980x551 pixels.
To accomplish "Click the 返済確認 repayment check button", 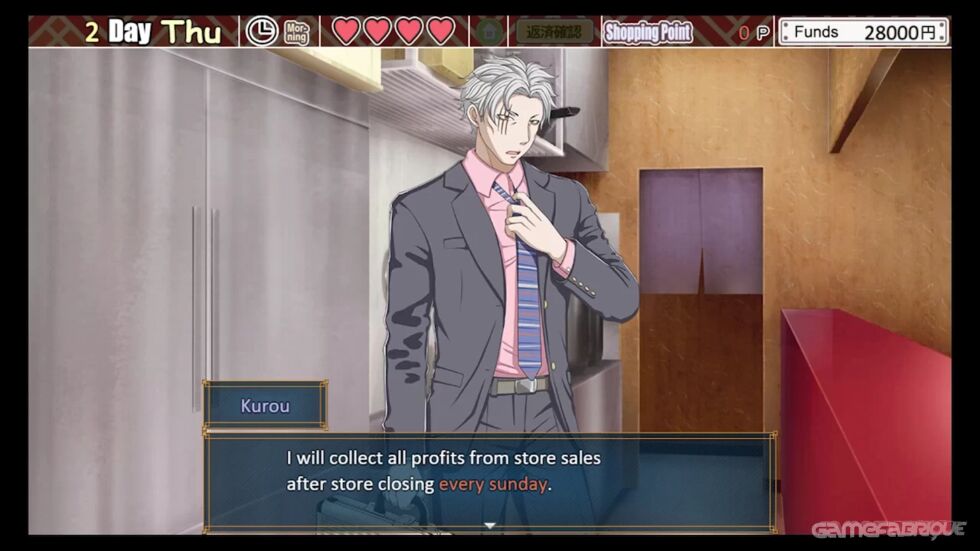I will pos(554,32).
